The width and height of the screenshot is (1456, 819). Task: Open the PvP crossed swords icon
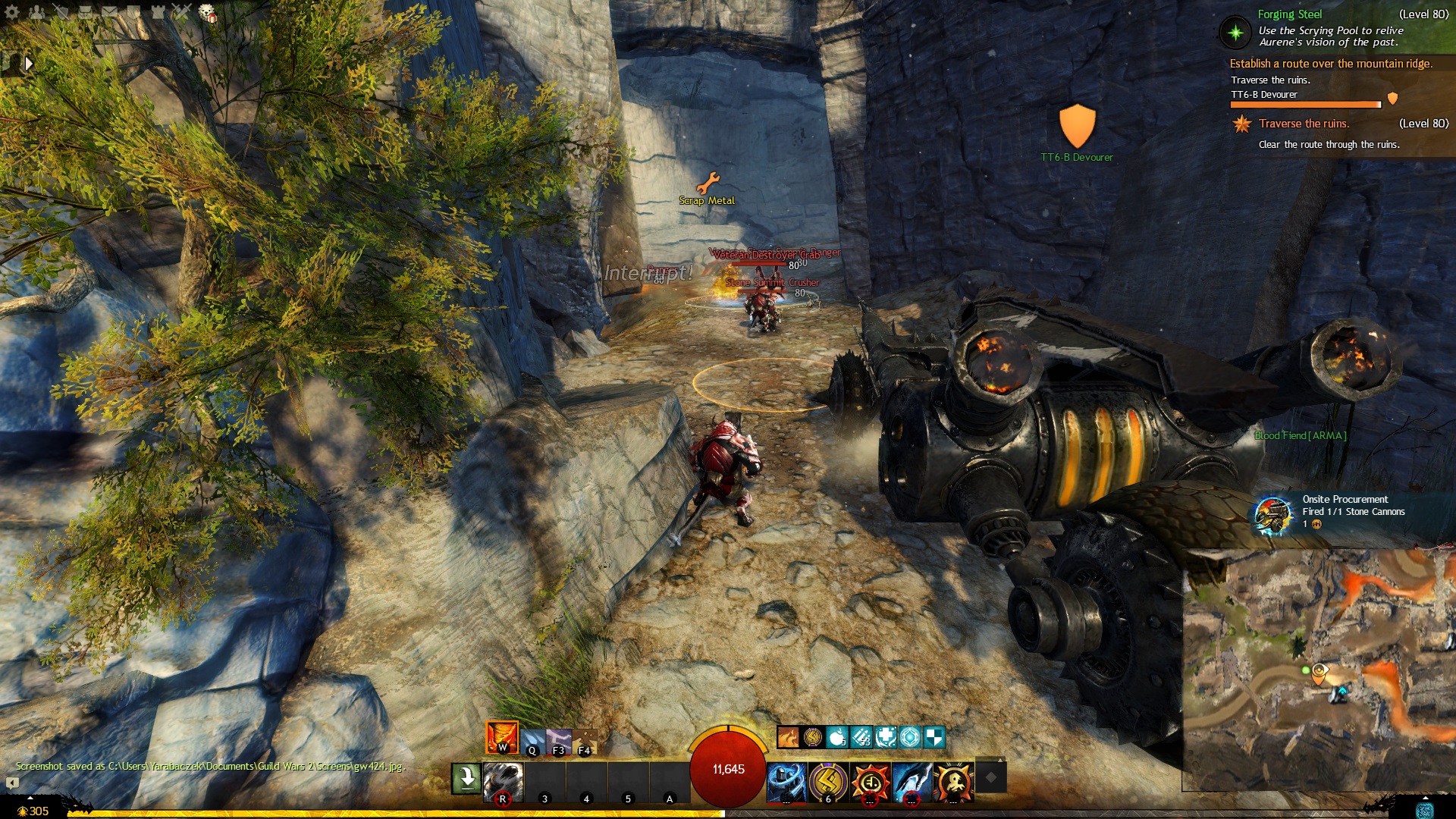pos(181,11)
